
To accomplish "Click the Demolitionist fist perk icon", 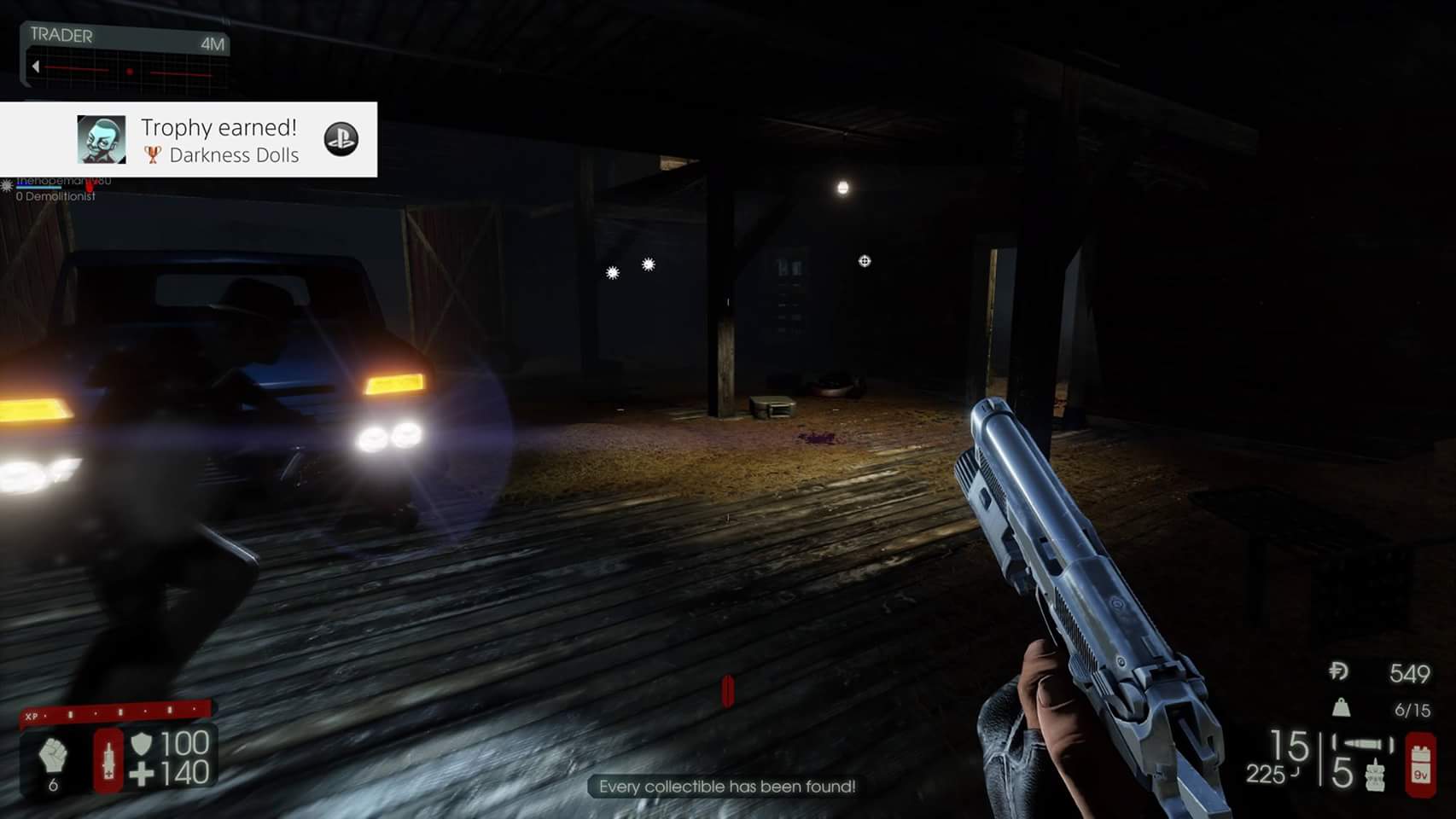I will coord(53,754).
